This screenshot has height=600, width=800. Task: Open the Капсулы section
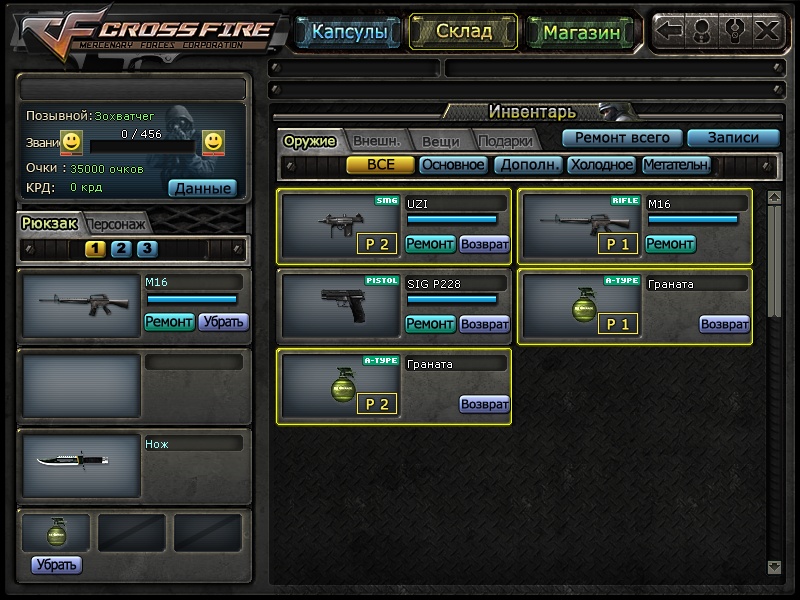pos(349,32)
